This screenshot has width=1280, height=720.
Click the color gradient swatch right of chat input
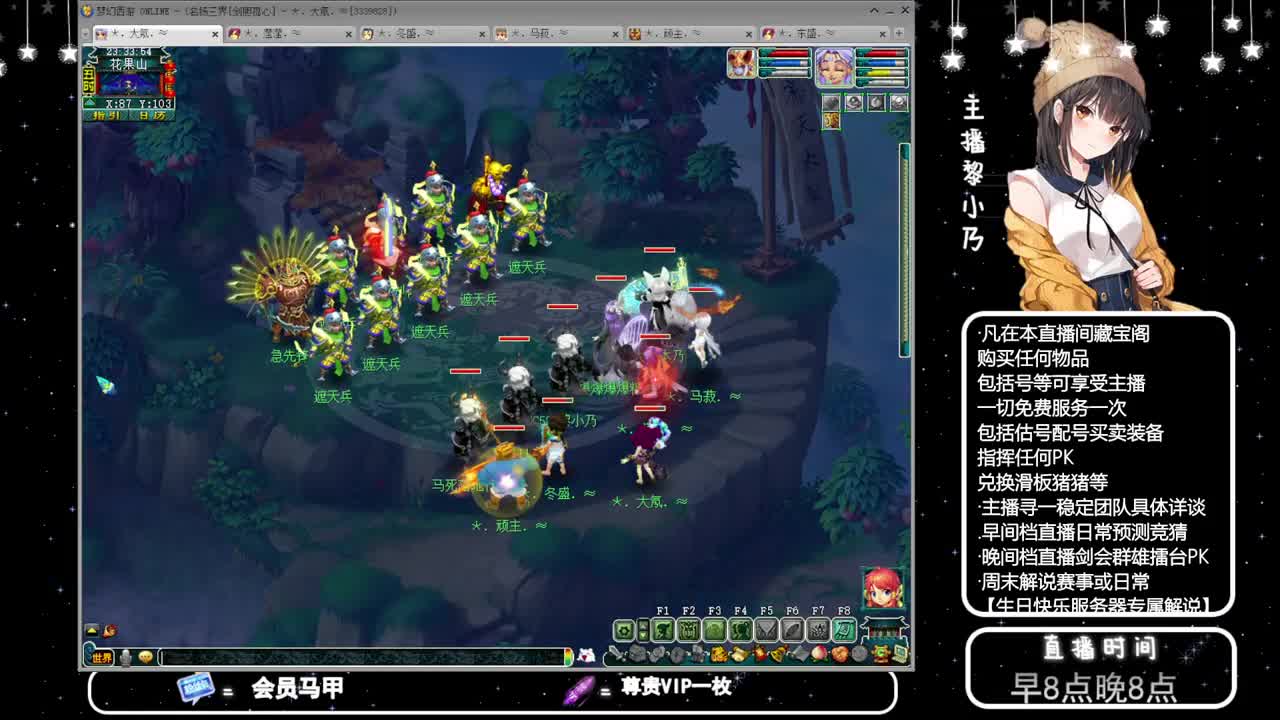pos(569,657)
